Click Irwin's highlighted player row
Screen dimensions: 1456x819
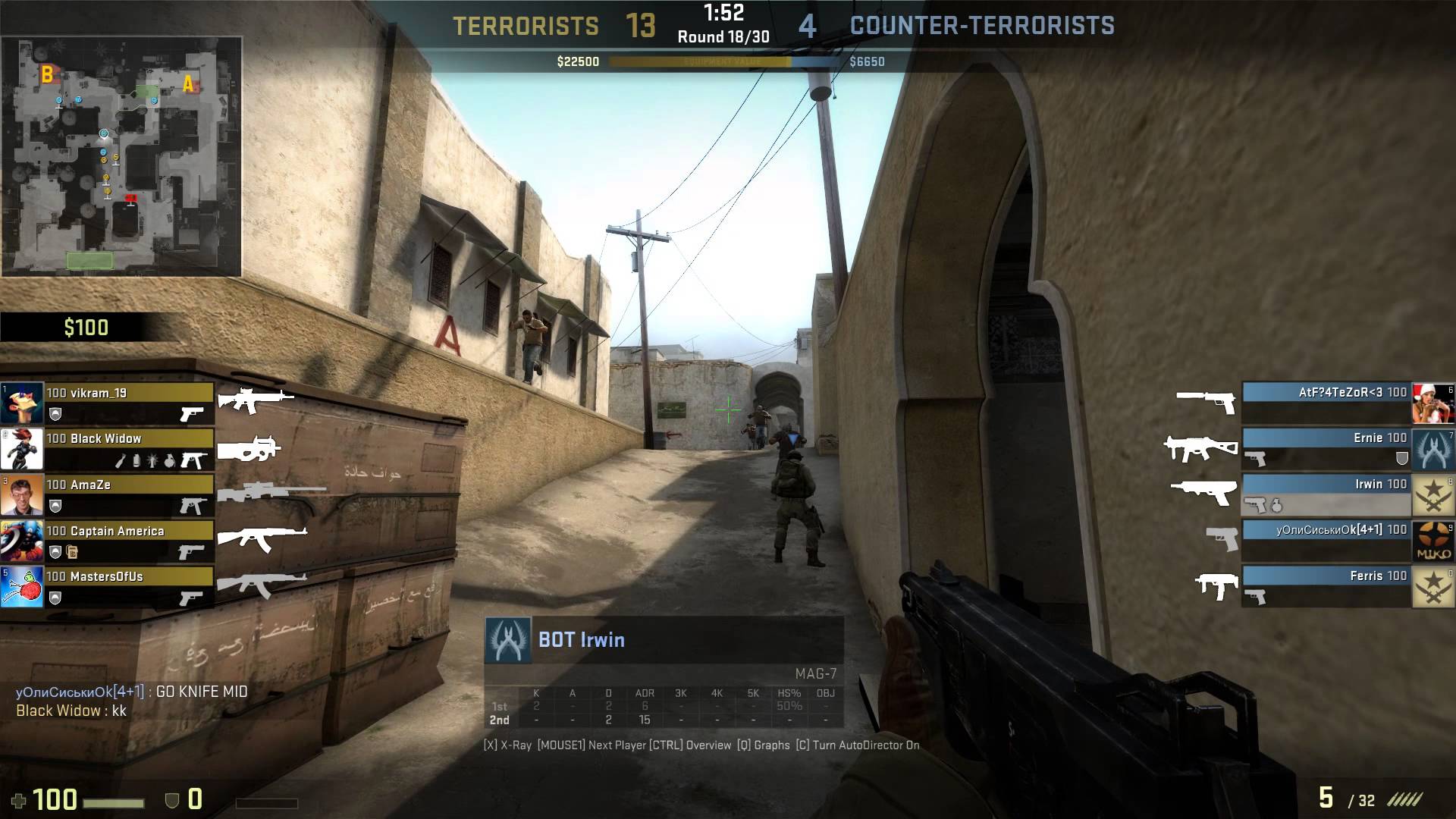1326,494
